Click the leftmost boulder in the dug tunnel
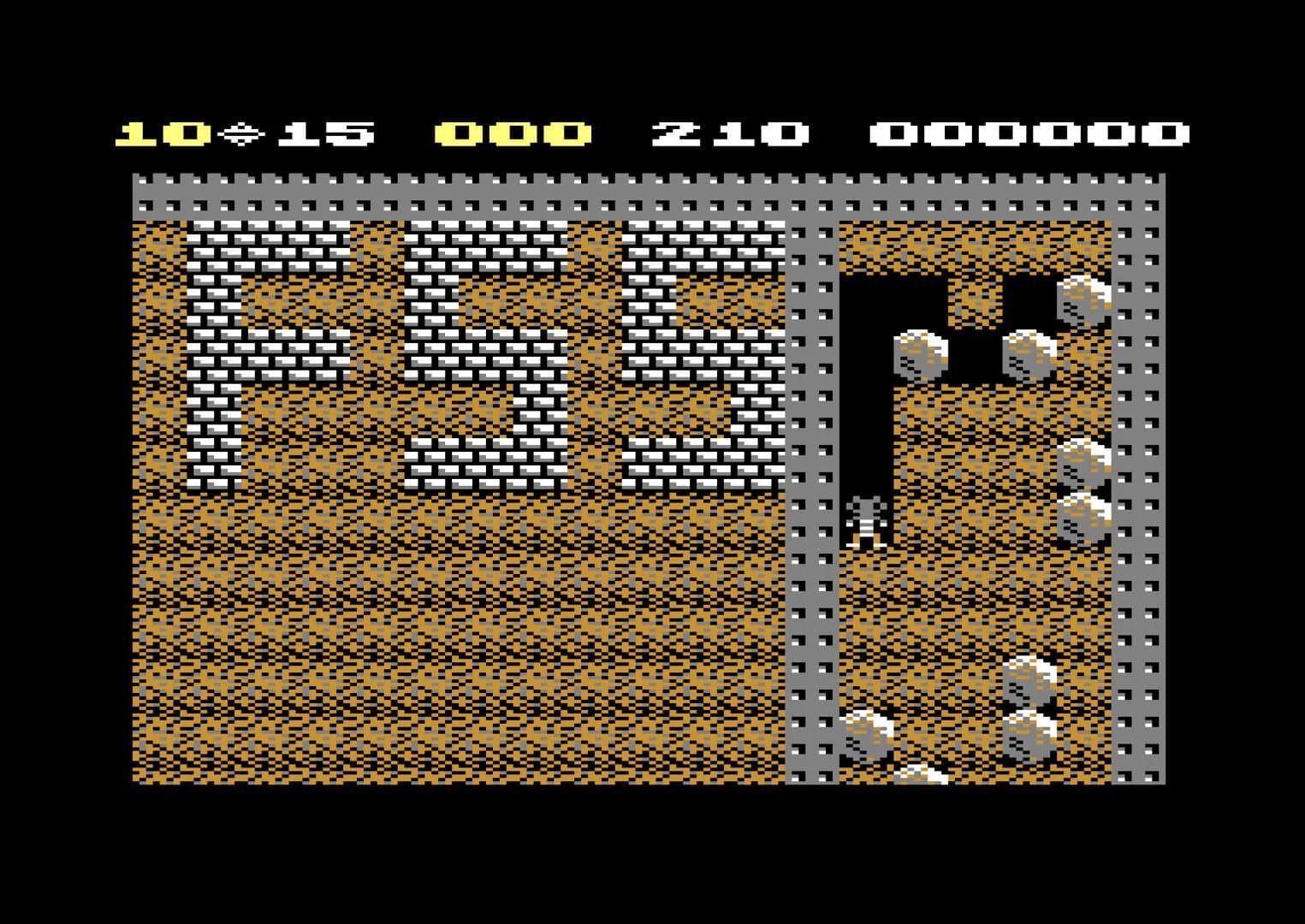 920,355
